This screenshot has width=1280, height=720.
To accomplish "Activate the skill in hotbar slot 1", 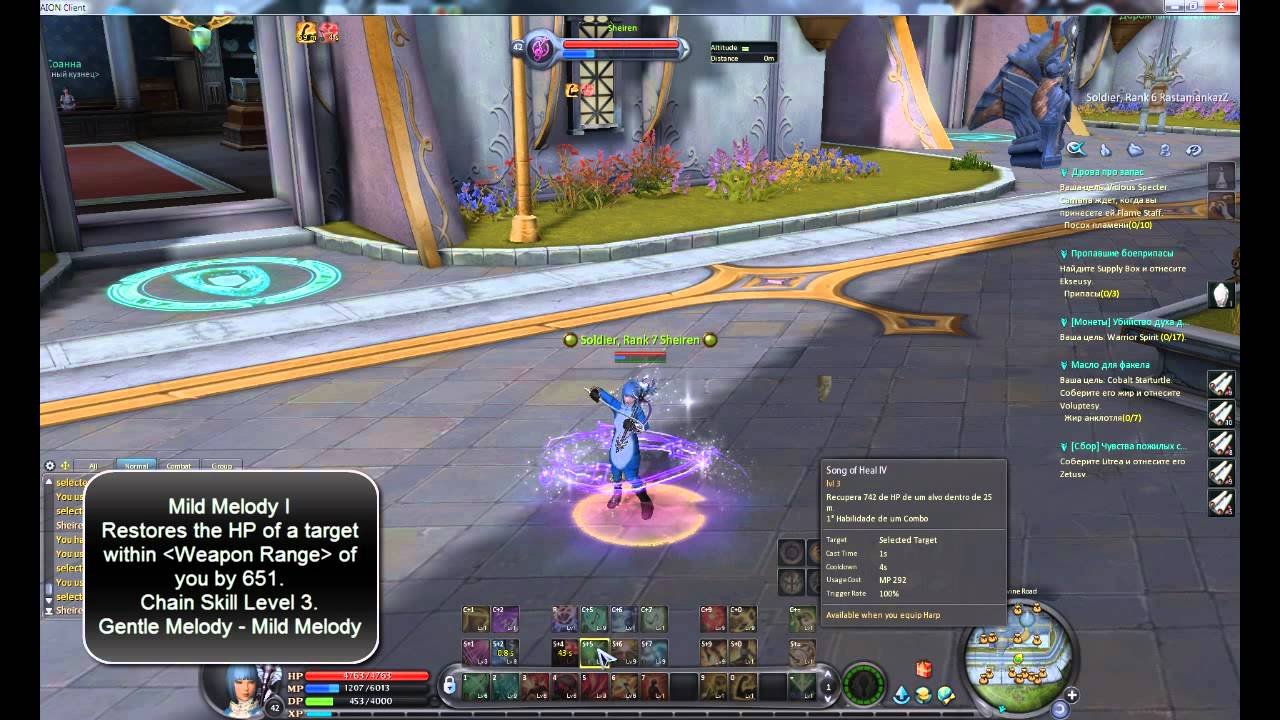I will pyautogui.click(x=476, y=686).
